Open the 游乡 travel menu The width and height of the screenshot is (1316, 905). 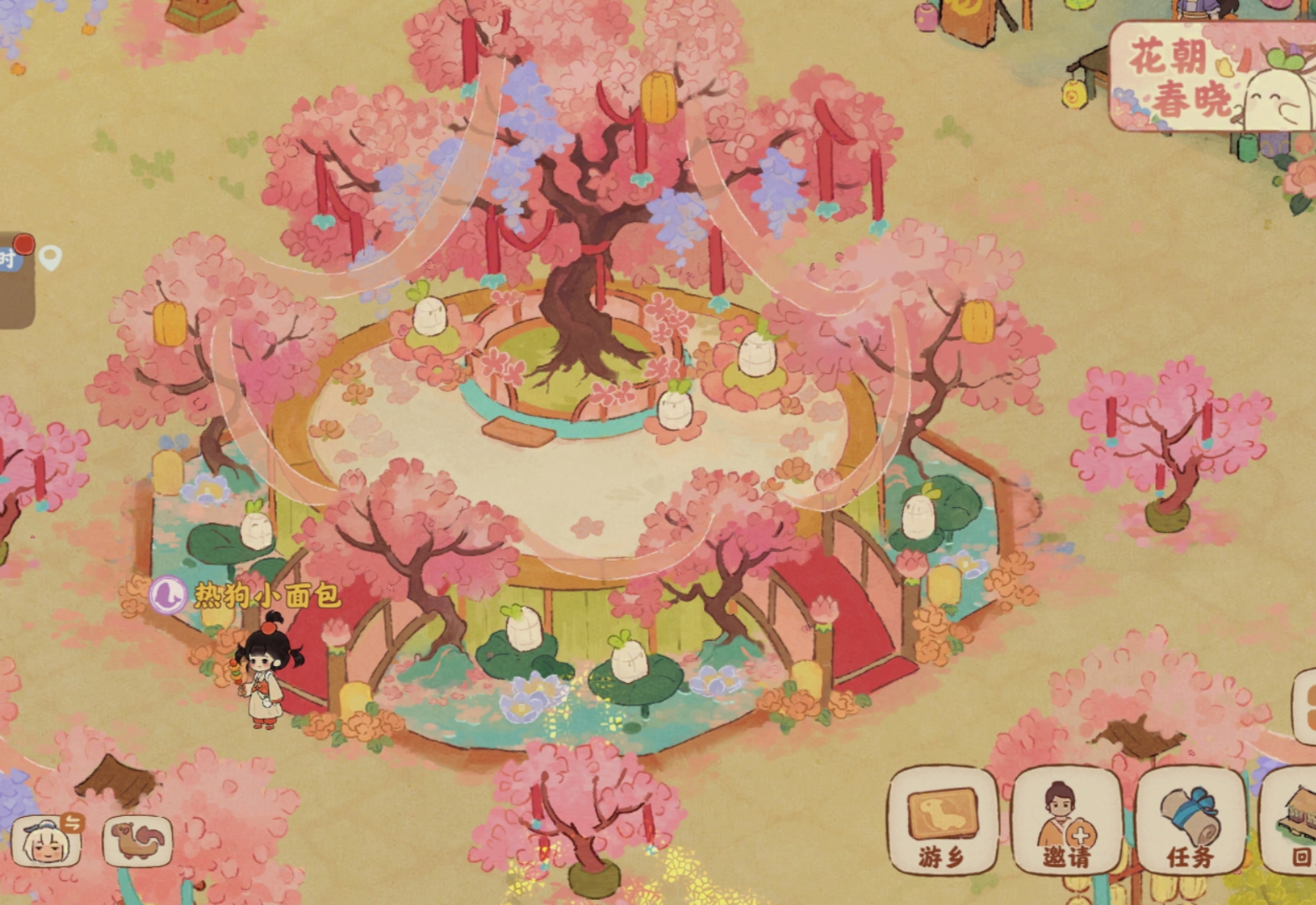(x=942, y=821)
